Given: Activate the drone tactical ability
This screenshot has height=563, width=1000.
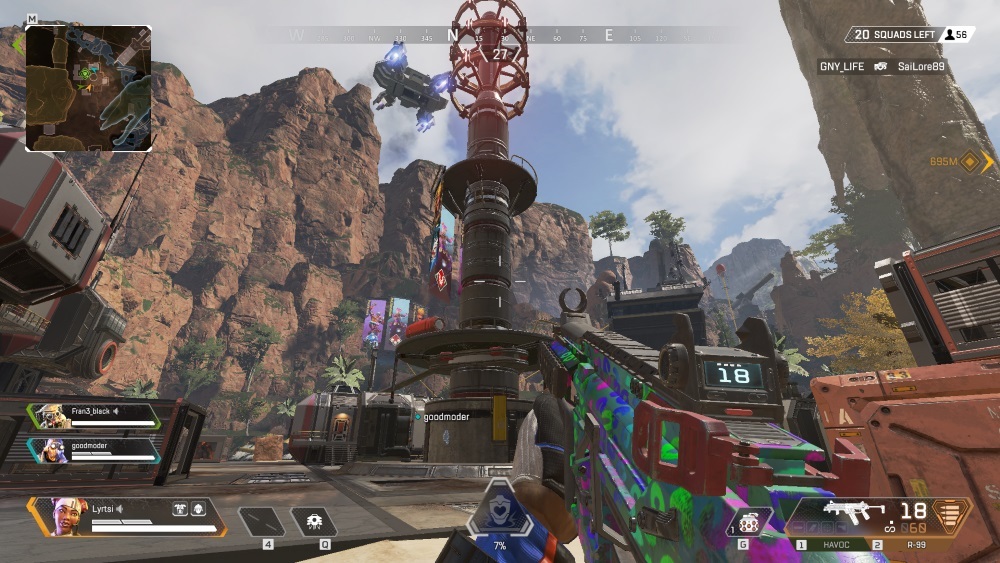Looking at the screenshot, I should click(x=314, y=521).
